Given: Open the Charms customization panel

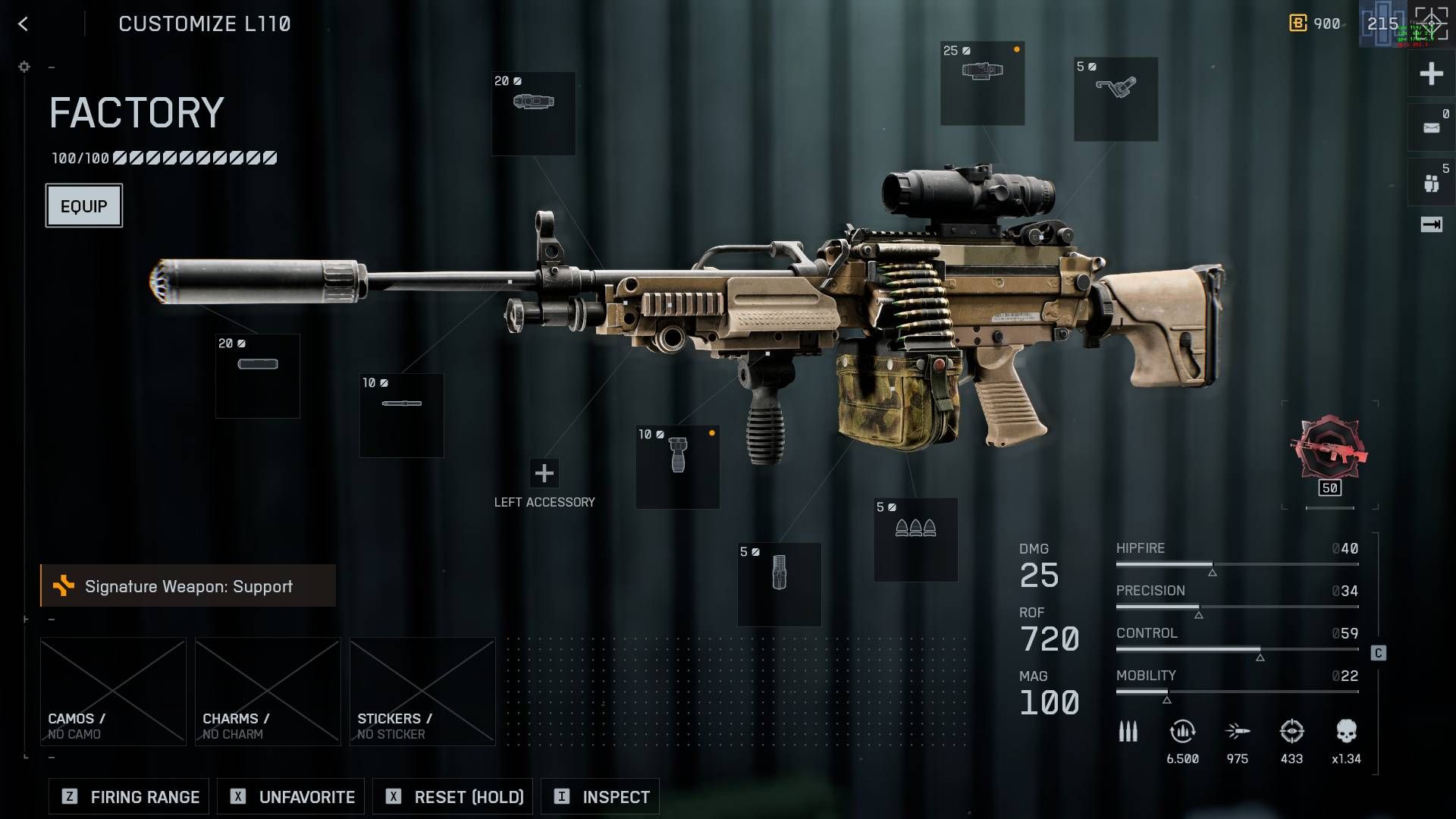Looking at the screenshot, I should coord(267,690).
